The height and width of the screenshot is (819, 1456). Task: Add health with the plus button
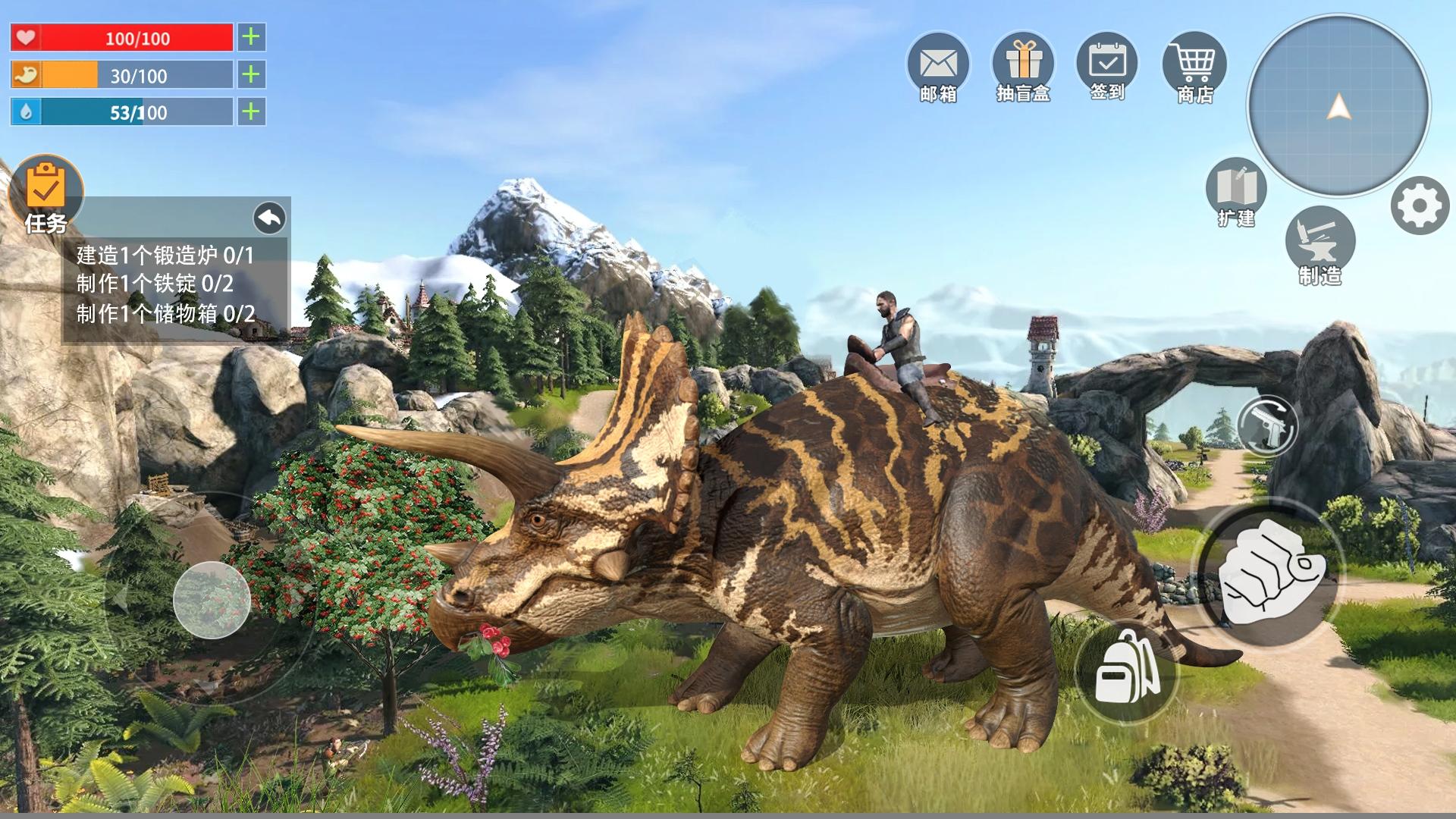coord(251,37)
